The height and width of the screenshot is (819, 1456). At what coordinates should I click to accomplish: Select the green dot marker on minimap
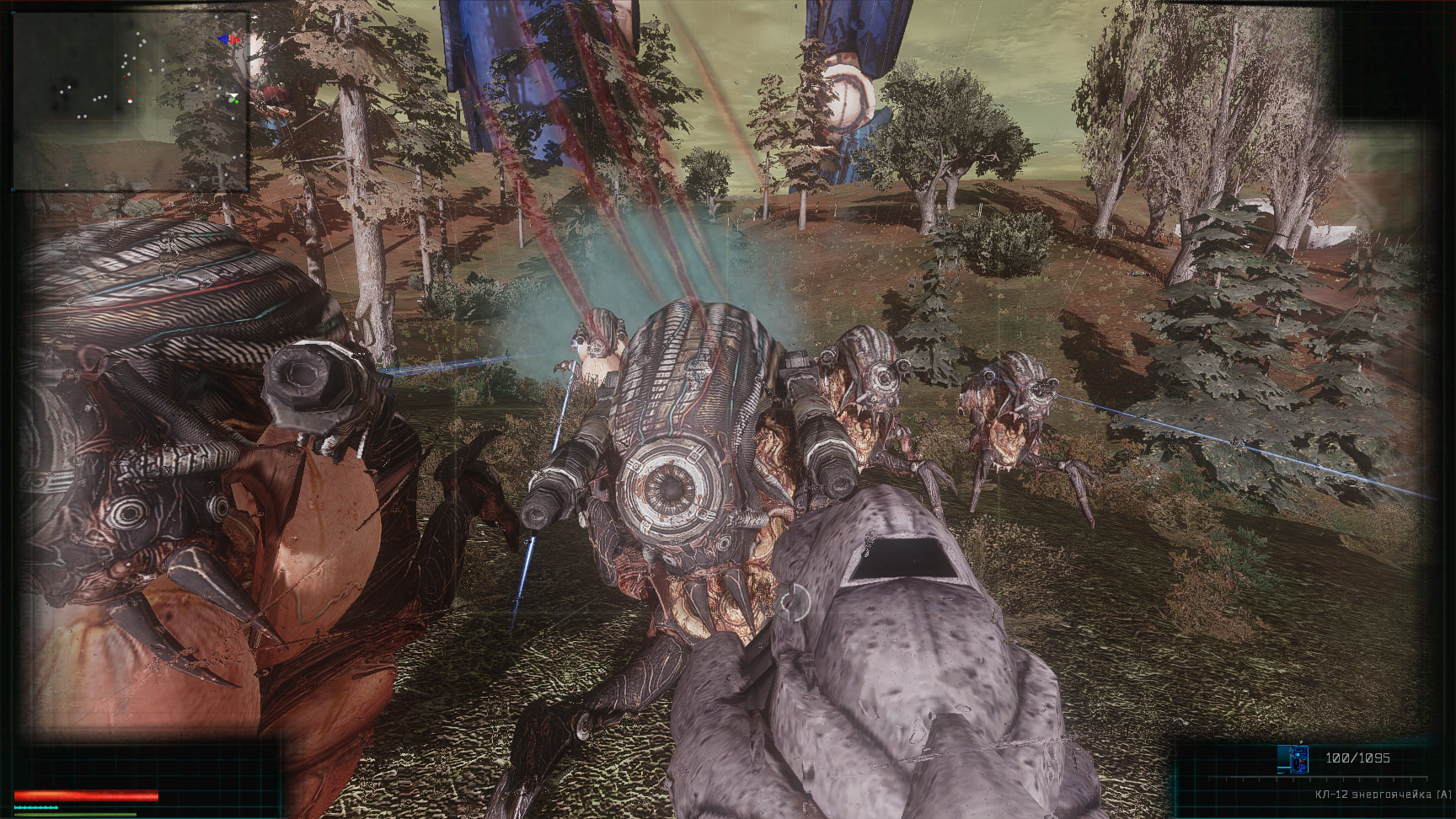(x=235, y=100)
